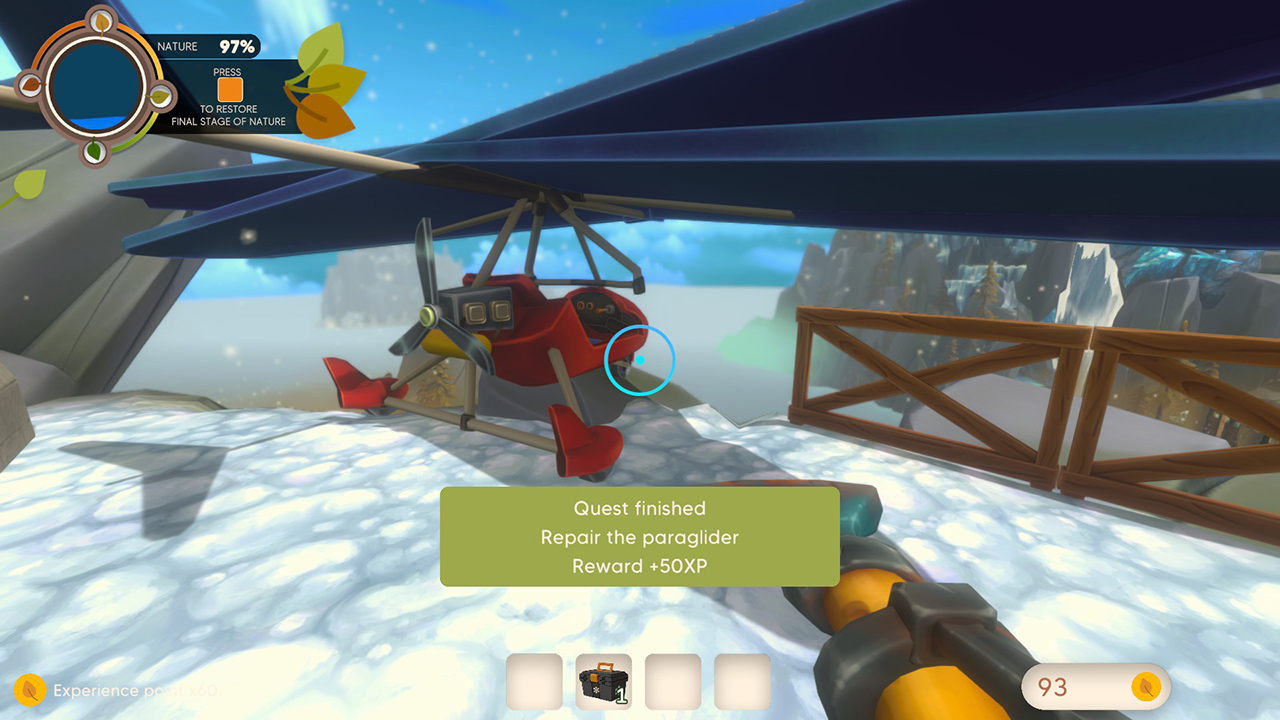Click the Reward +50XP text
1280x720 pixels.
[x=639, y=565]
